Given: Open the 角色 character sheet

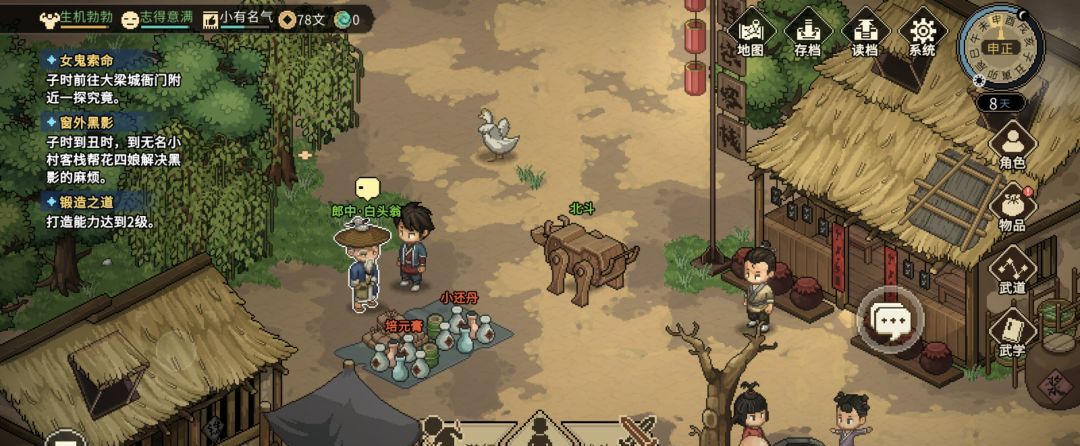Looking at the screenshot, I should click(1012, 146).
